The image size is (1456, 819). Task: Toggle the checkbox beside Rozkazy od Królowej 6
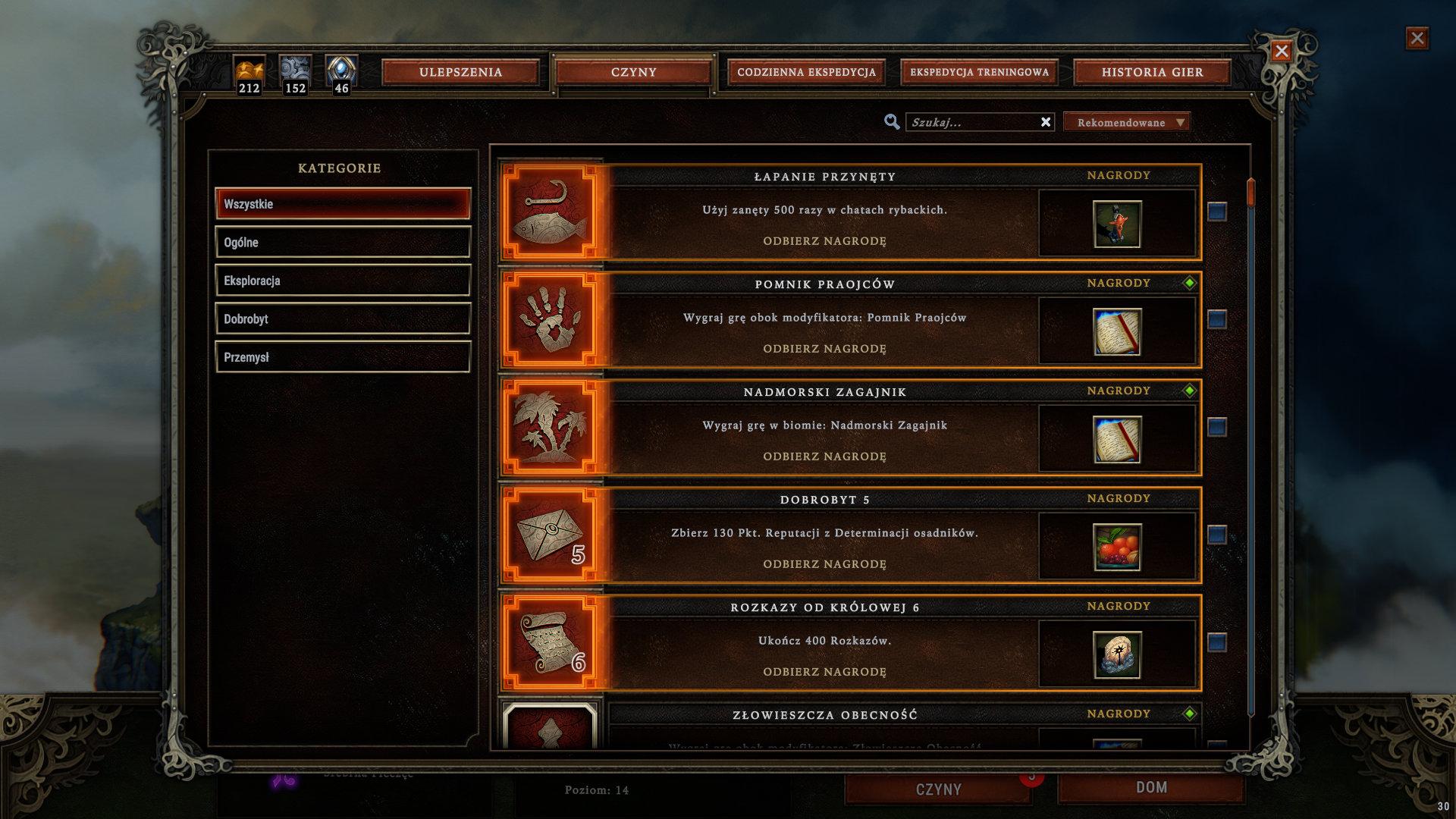click(x=1217, y=642)
